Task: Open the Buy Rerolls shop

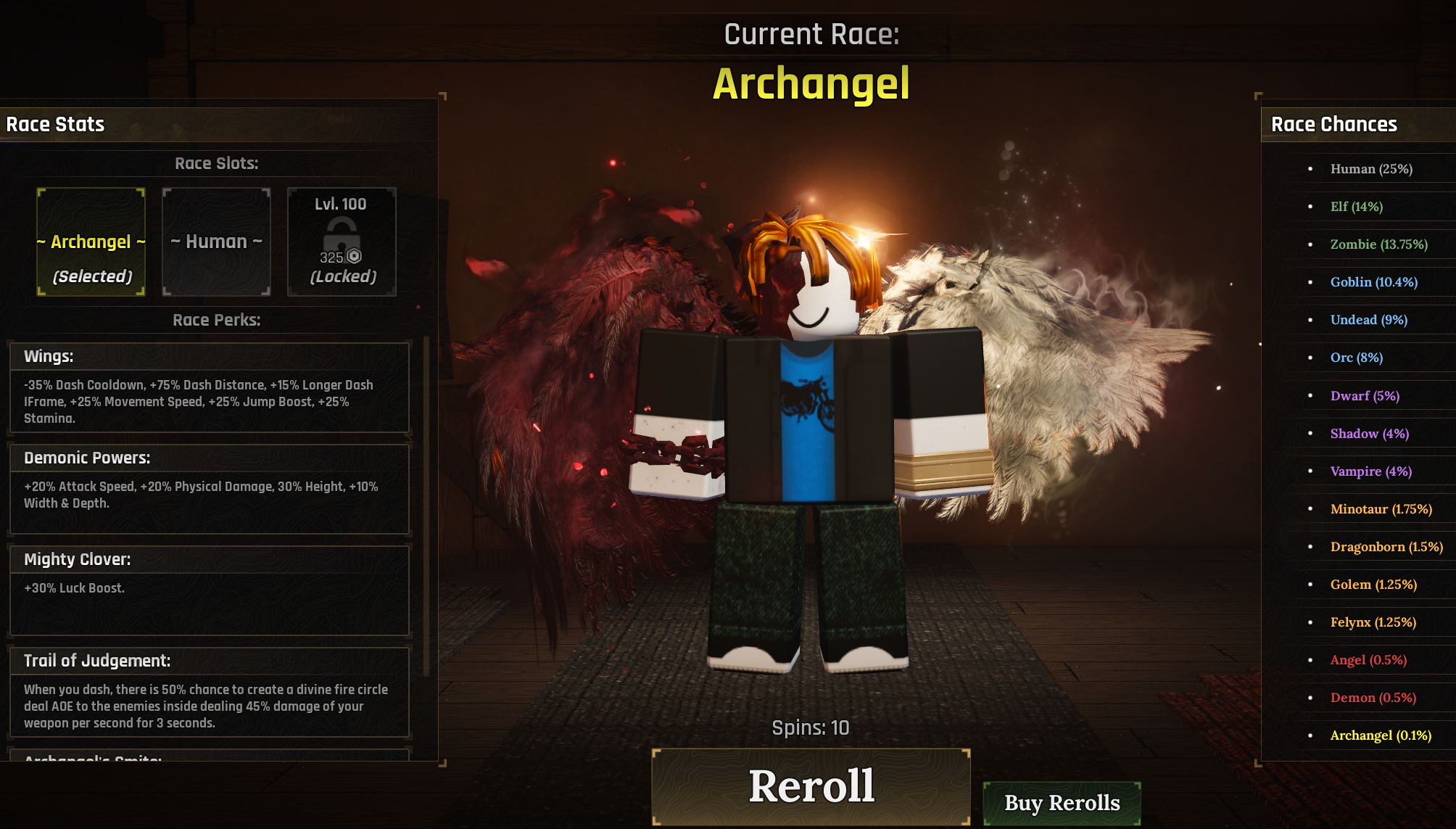Action: coord(1062,803)
